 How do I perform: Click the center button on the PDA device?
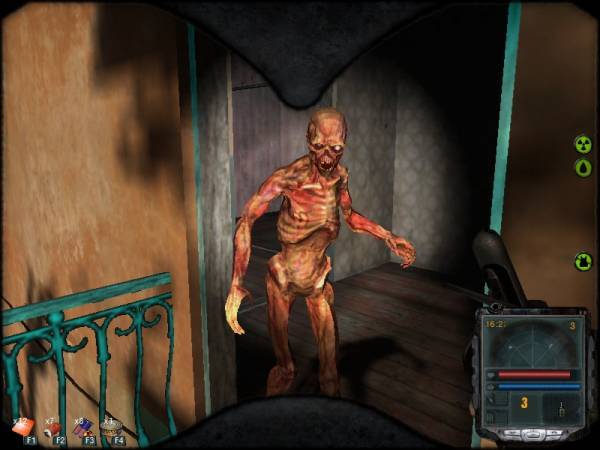(x=533, y=435)
